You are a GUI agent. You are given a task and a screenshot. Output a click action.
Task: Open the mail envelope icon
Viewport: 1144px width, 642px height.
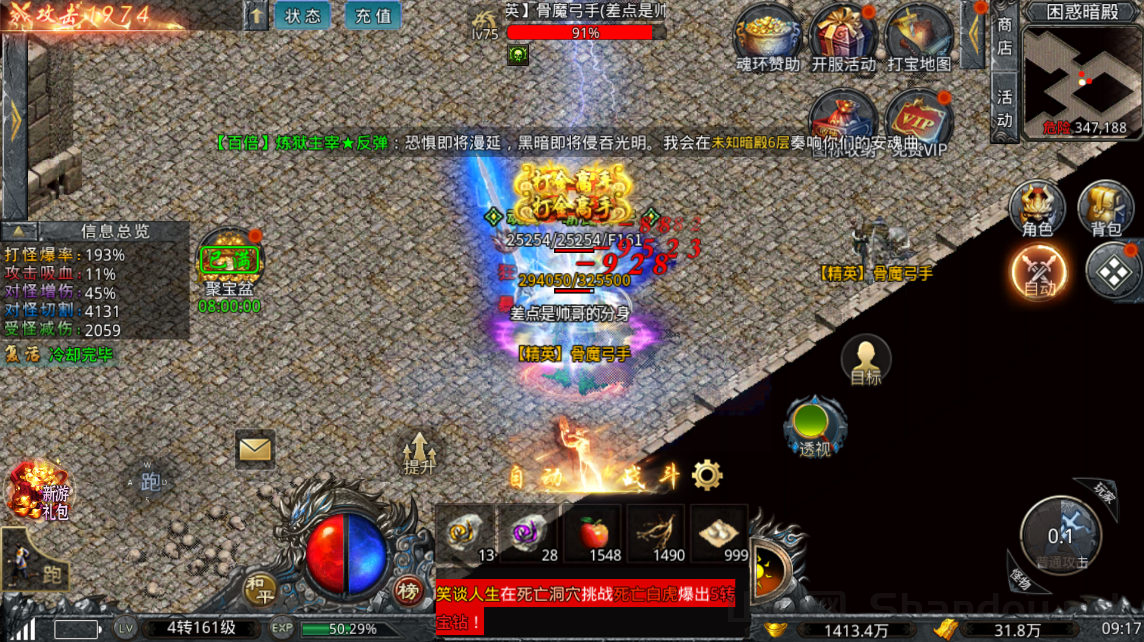(255, 449)
